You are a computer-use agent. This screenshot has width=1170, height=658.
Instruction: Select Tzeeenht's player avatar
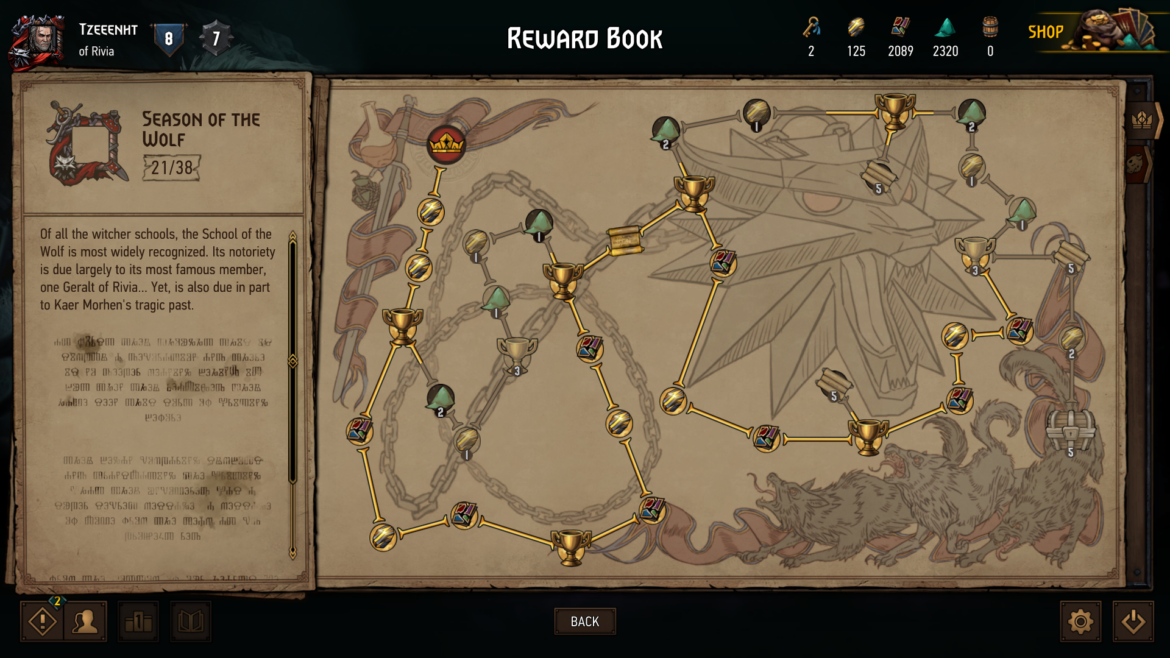coord(37,38)
